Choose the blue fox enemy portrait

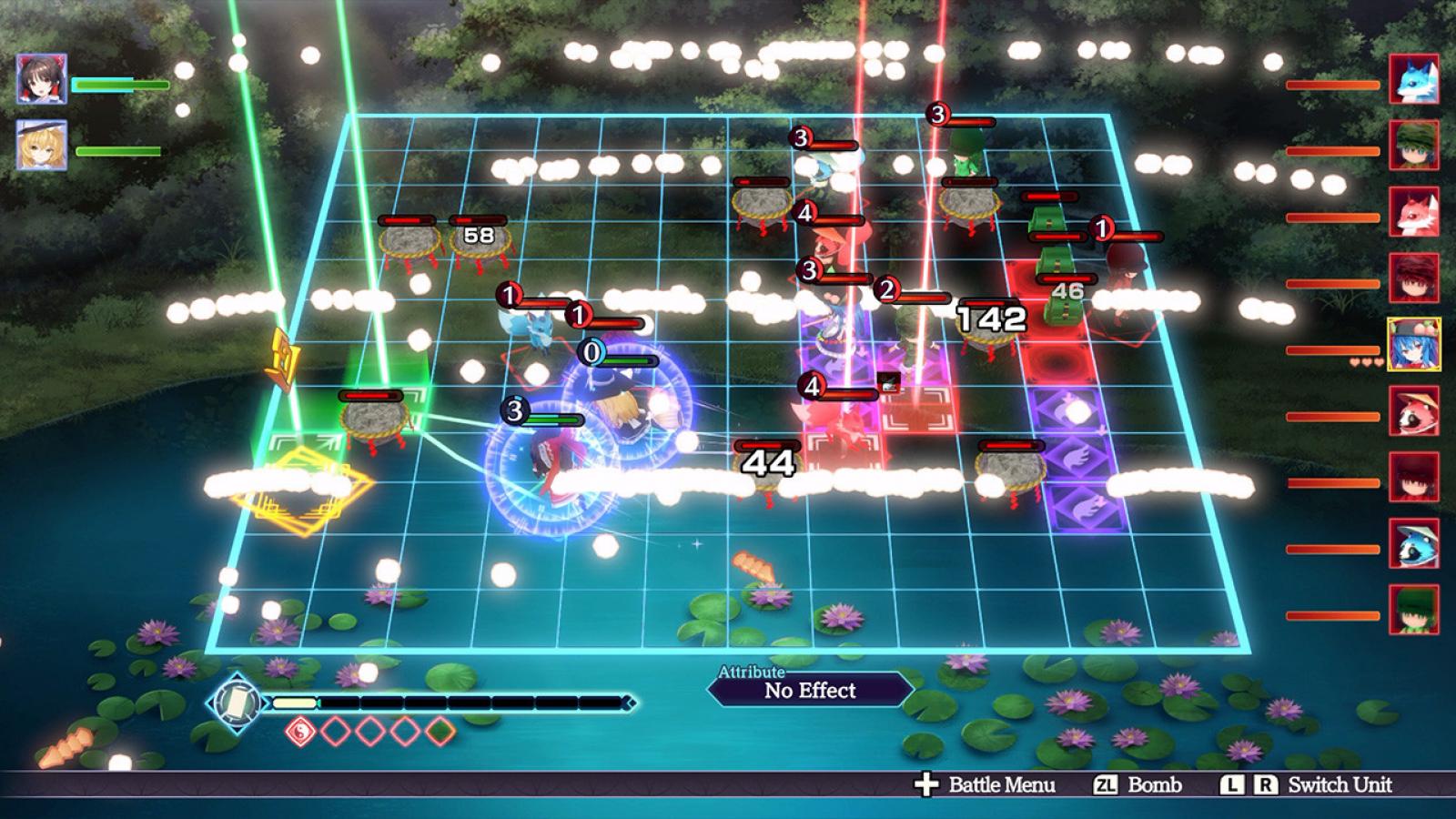pyautogui.click(x=1413, y=79)
